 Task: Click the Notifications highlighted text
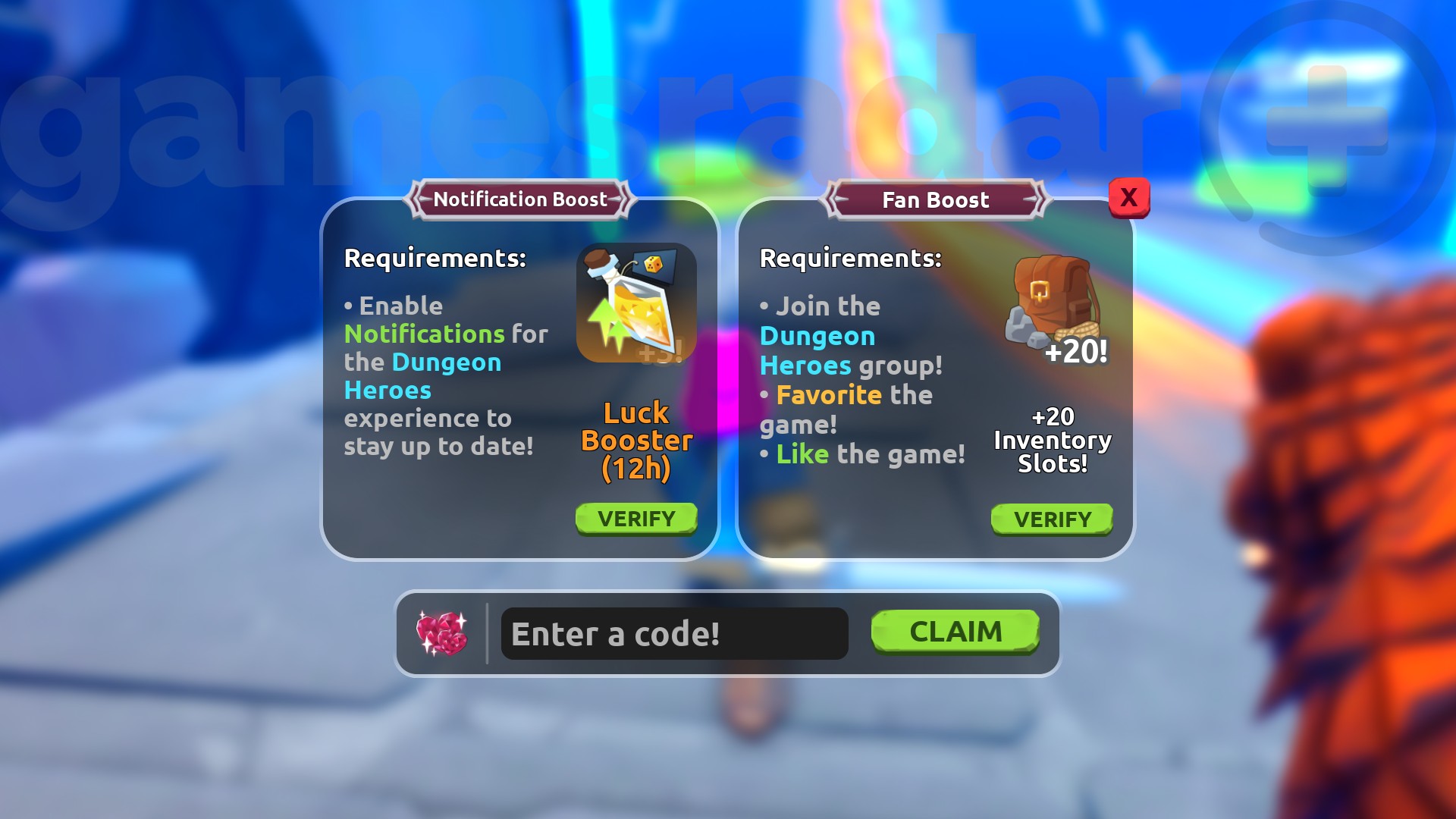pos(423,333)
